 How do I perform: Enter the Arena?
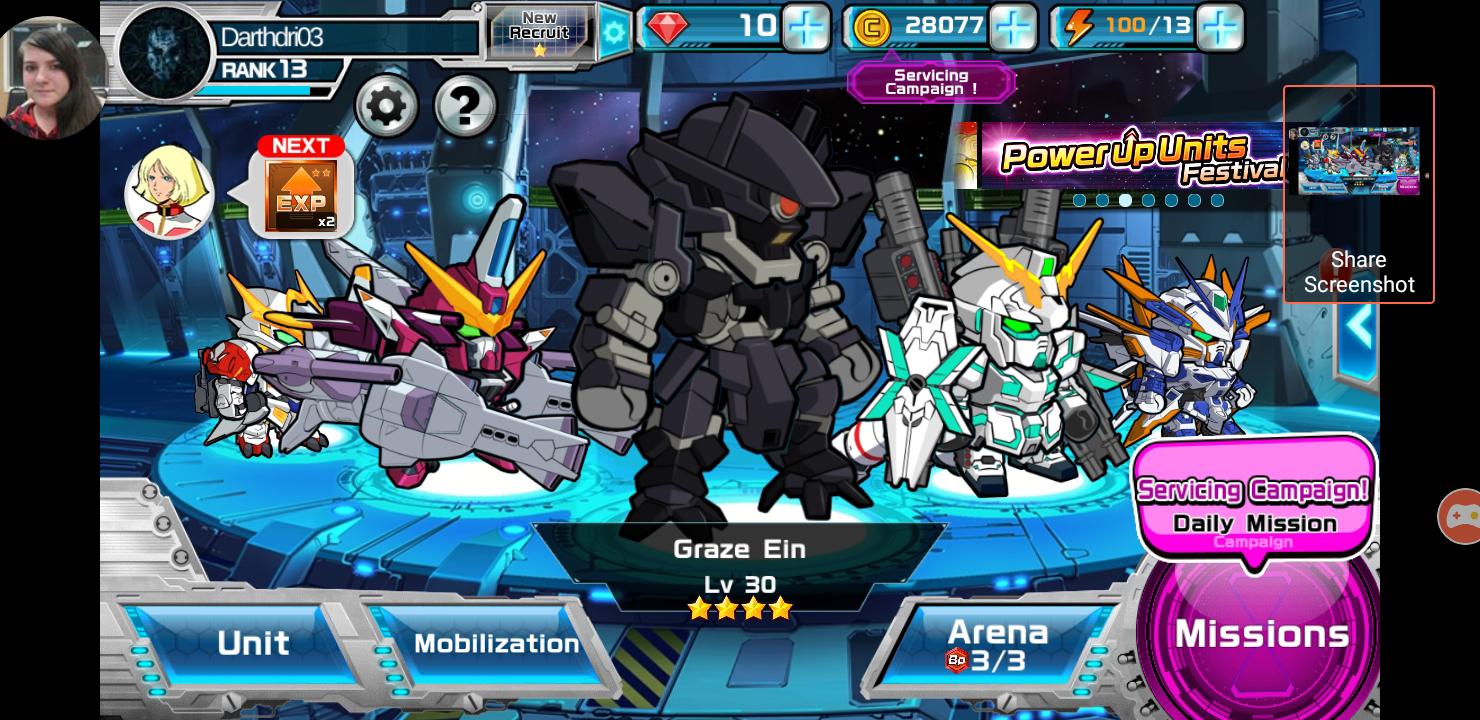point(997,645)
